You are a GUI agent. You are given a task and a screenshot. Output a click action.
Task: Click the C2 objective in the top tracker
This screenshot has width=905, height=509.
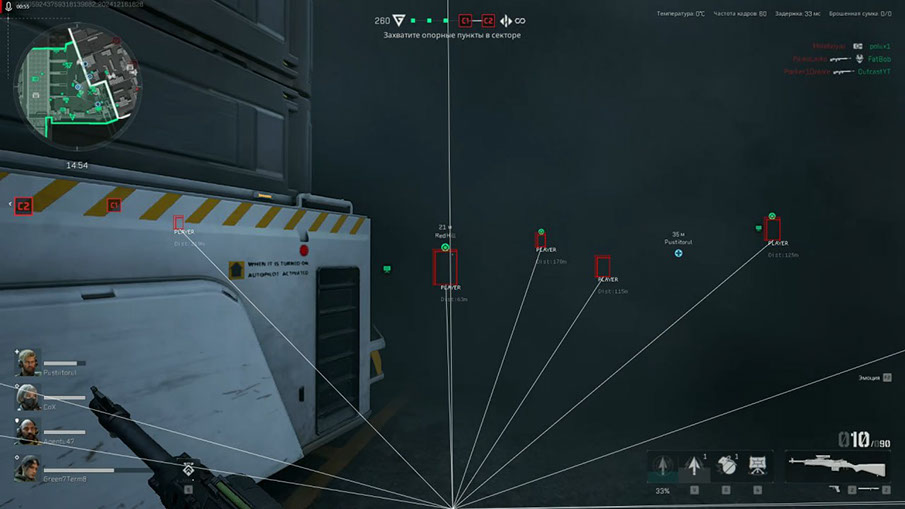pos(488,20)
